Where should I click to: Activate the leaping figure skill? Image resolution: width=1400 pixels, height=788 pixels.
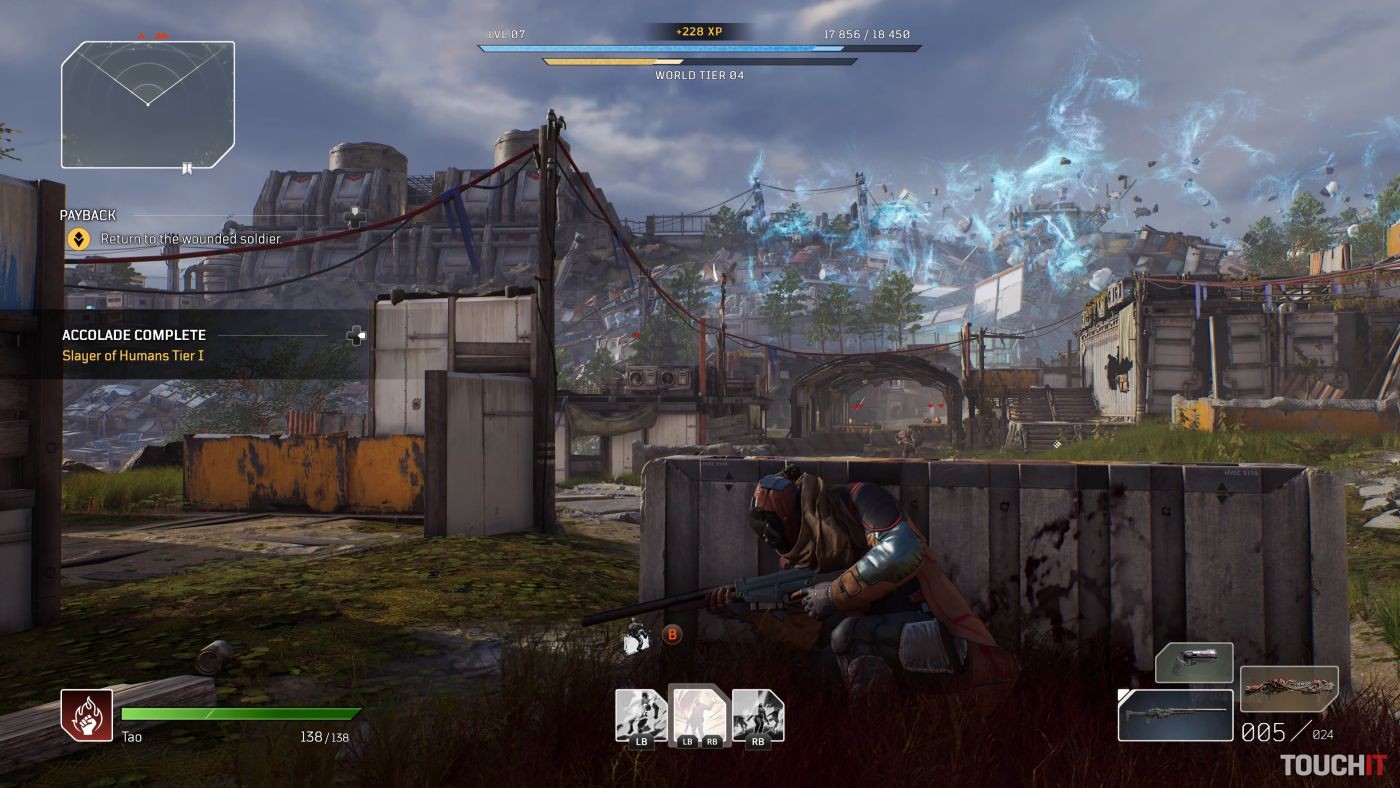click(639, 714)
